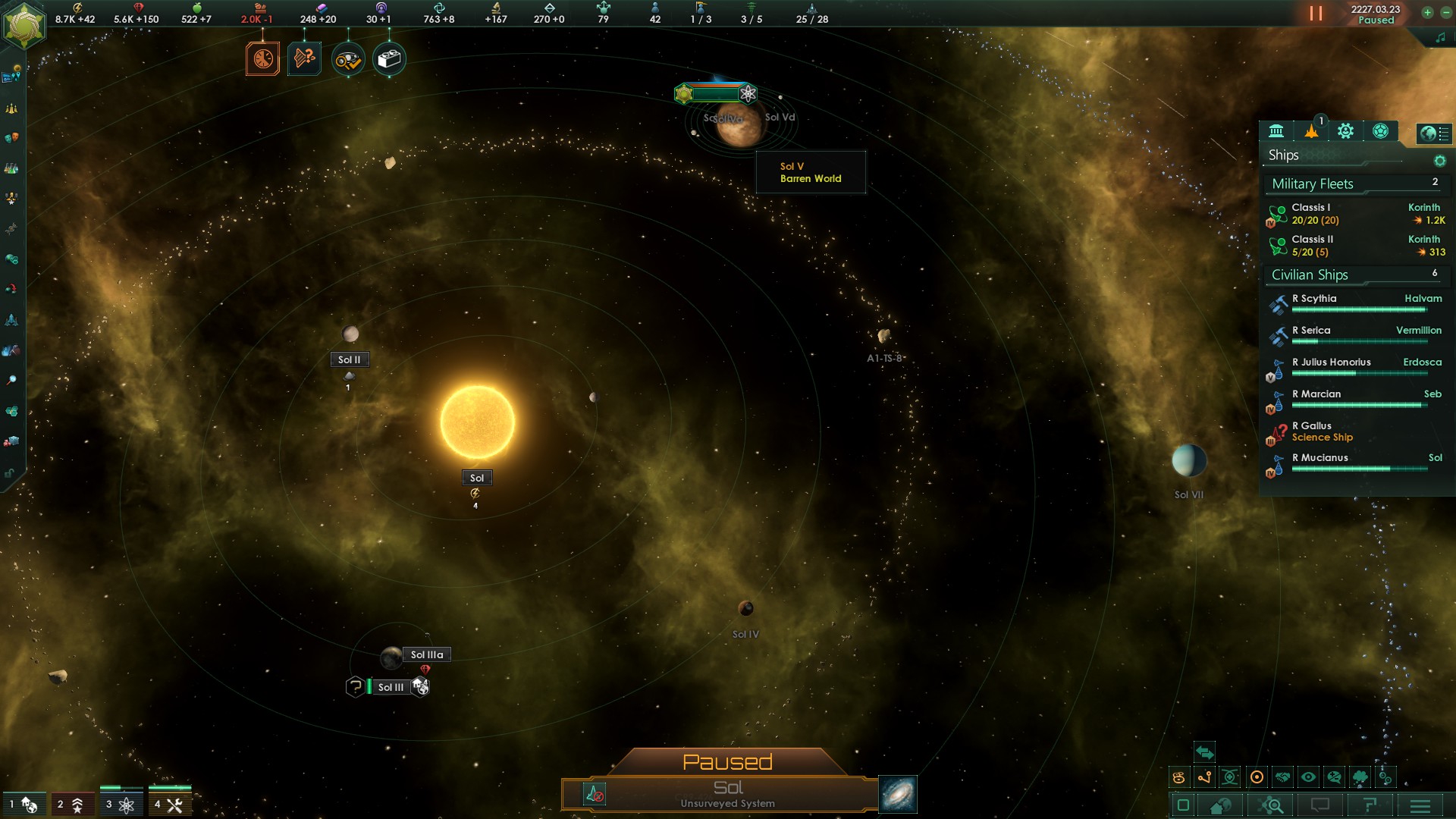Open the galaxy map view
Image resolution: width=1456 pixels, height=819 pixels.
898,794
